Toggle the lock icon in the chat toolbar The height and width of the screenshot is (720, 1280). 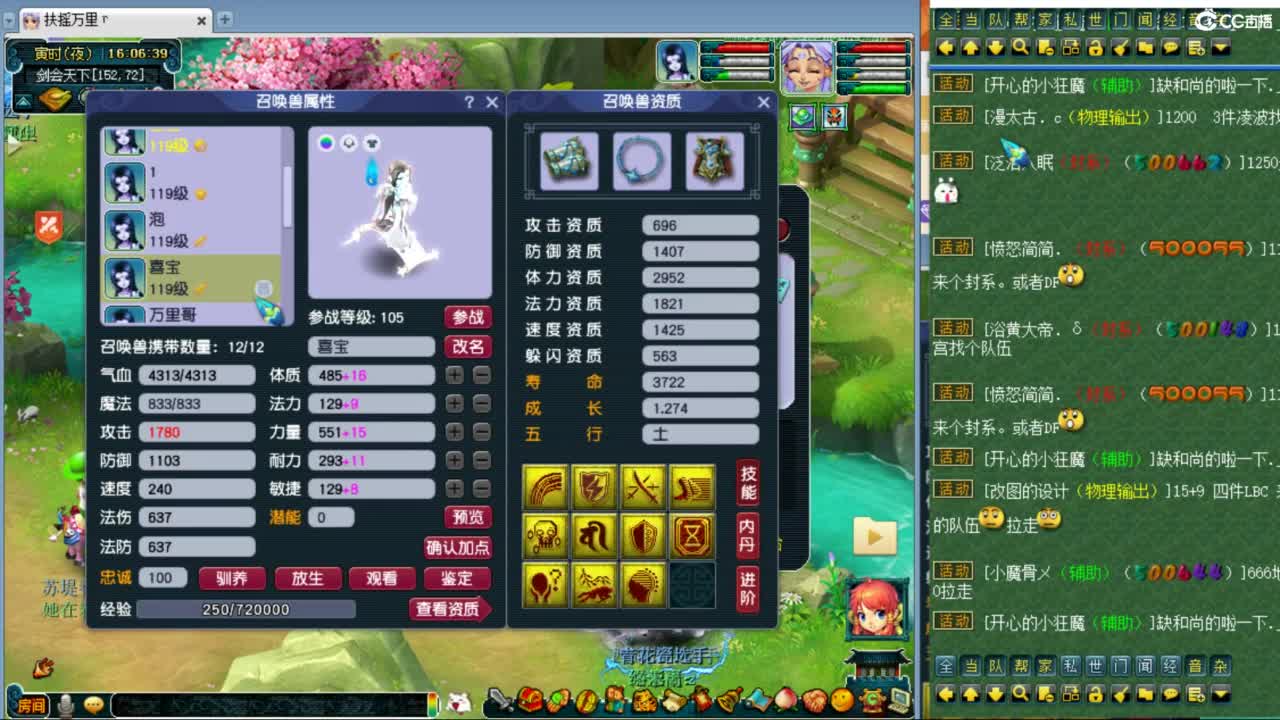click(1097, 47)
